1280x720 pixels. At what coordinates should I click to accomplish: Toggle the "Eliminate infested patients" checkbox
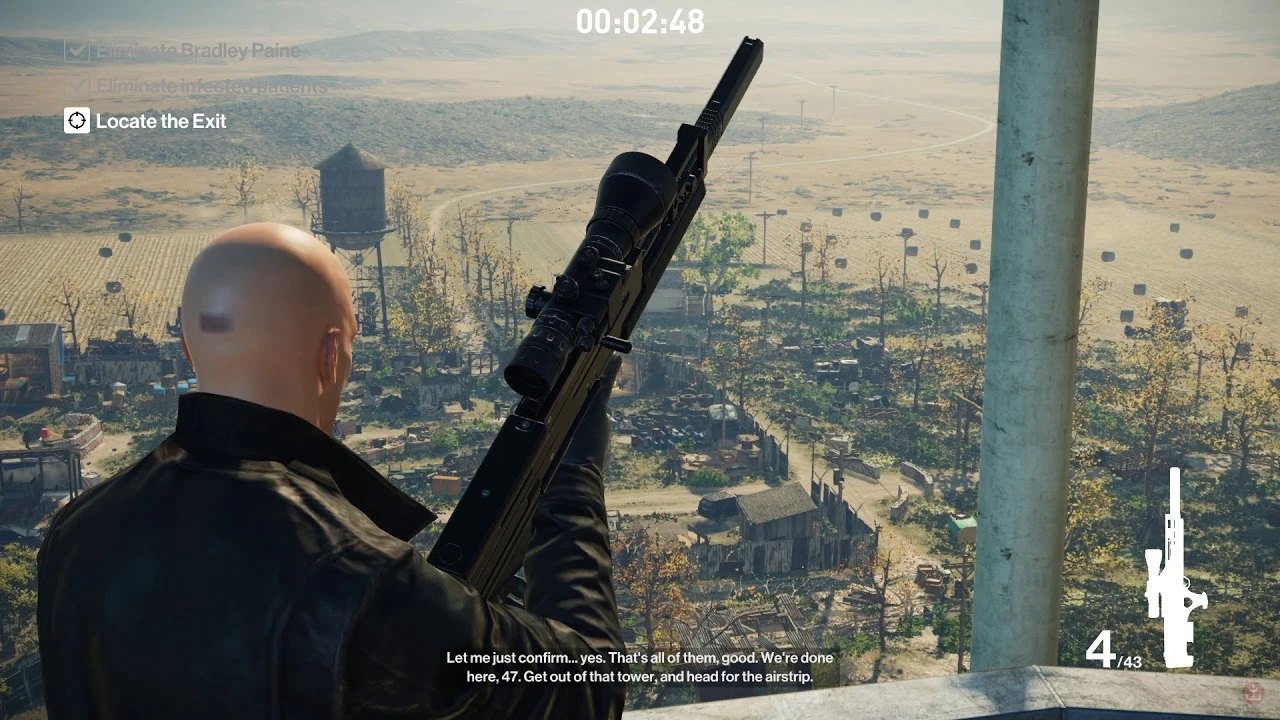click(x=77, y=86)
